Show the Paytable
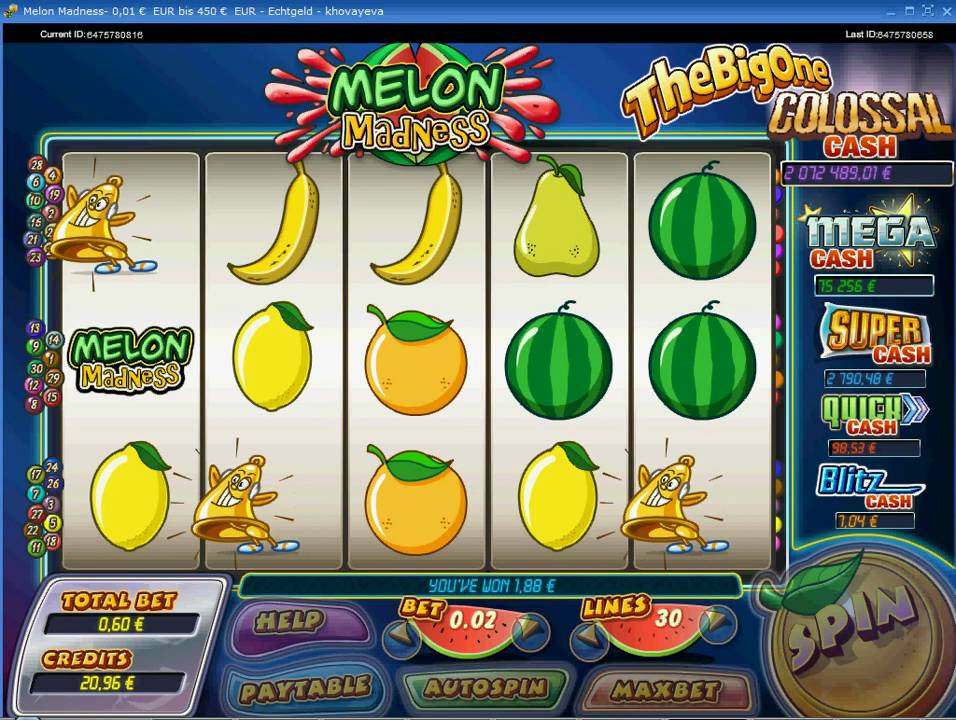Image resolution: width=956 pixels, height=720 pixels. (304, 689)
